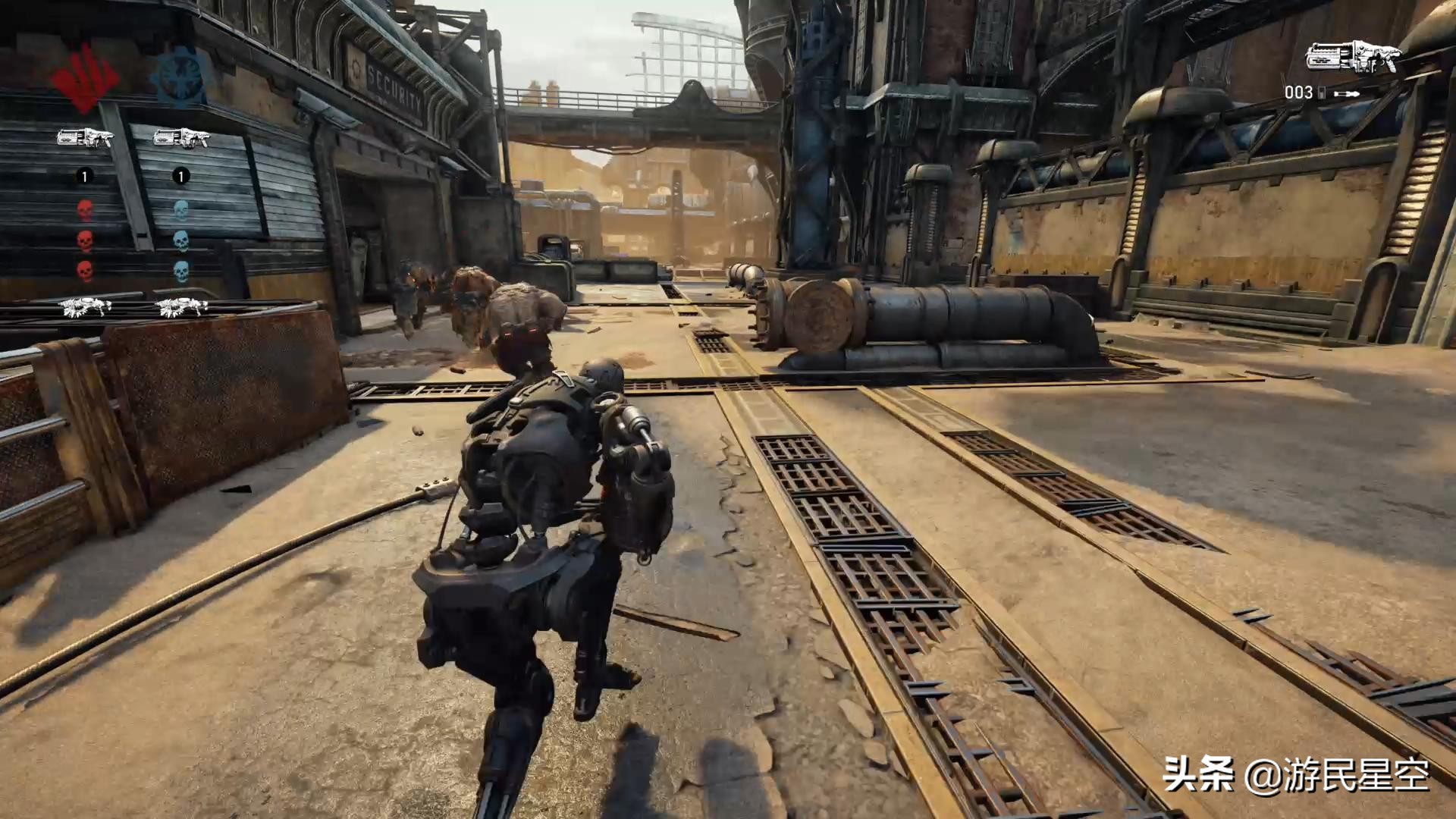Select the equipped pistol icon above the ammo count
This screenshot has height=819, width=1456.
click(x=1352, y=58)
